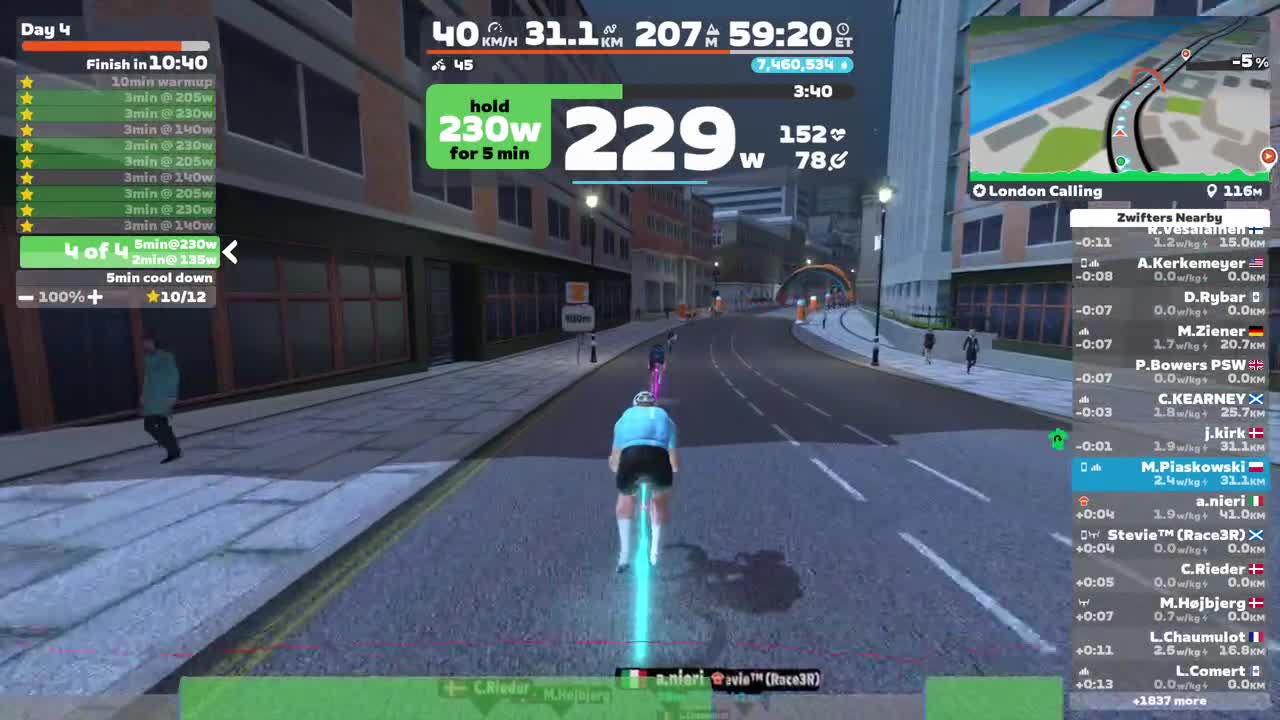The height and width of the screenshot is (720, 1280).
Task: Click the burger power-up icon beside a.nieri
Action: [1086, 501]
